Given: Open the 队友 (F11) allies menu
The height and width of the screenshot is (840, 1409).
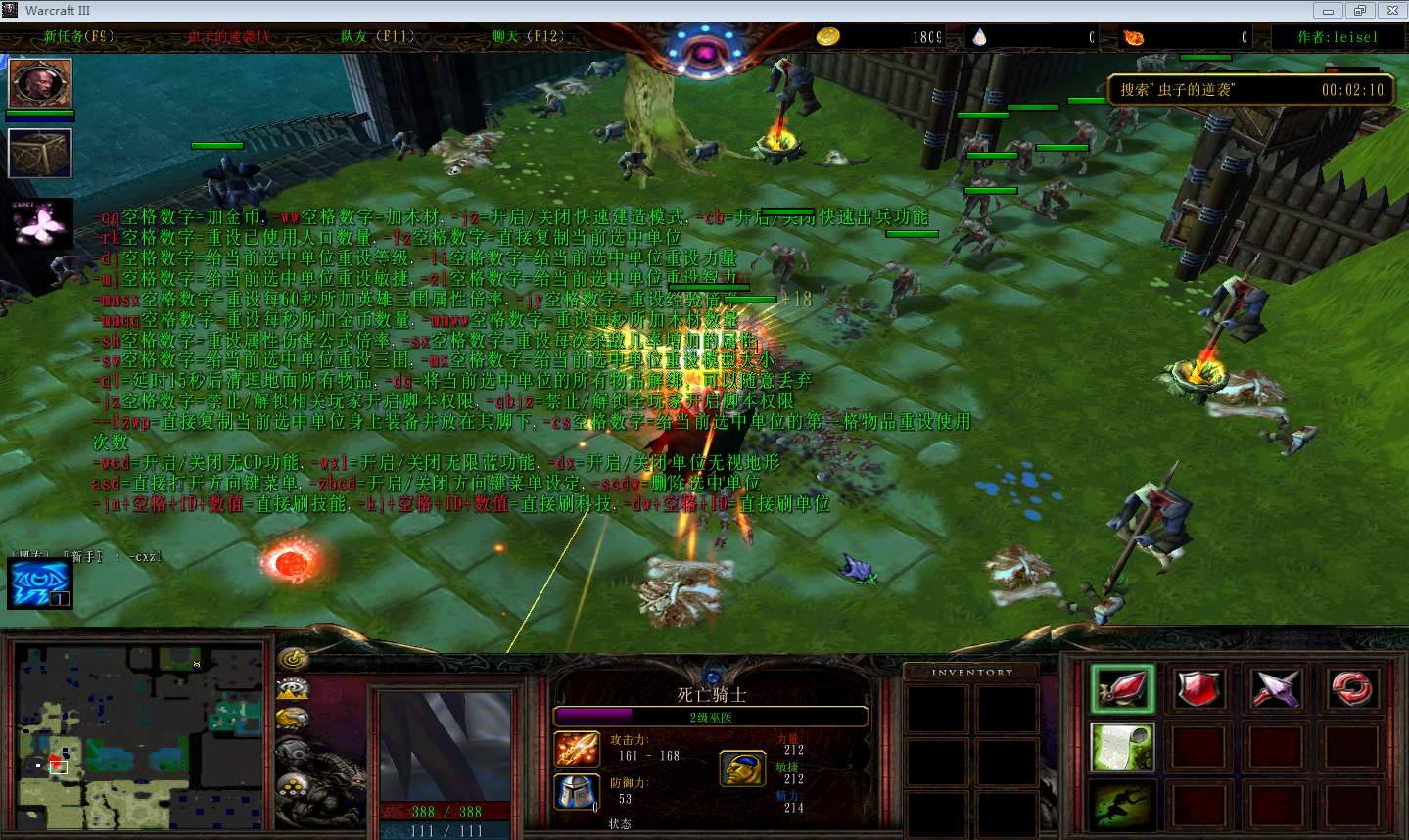Looking at the screenshot, I should click(377, 37).
